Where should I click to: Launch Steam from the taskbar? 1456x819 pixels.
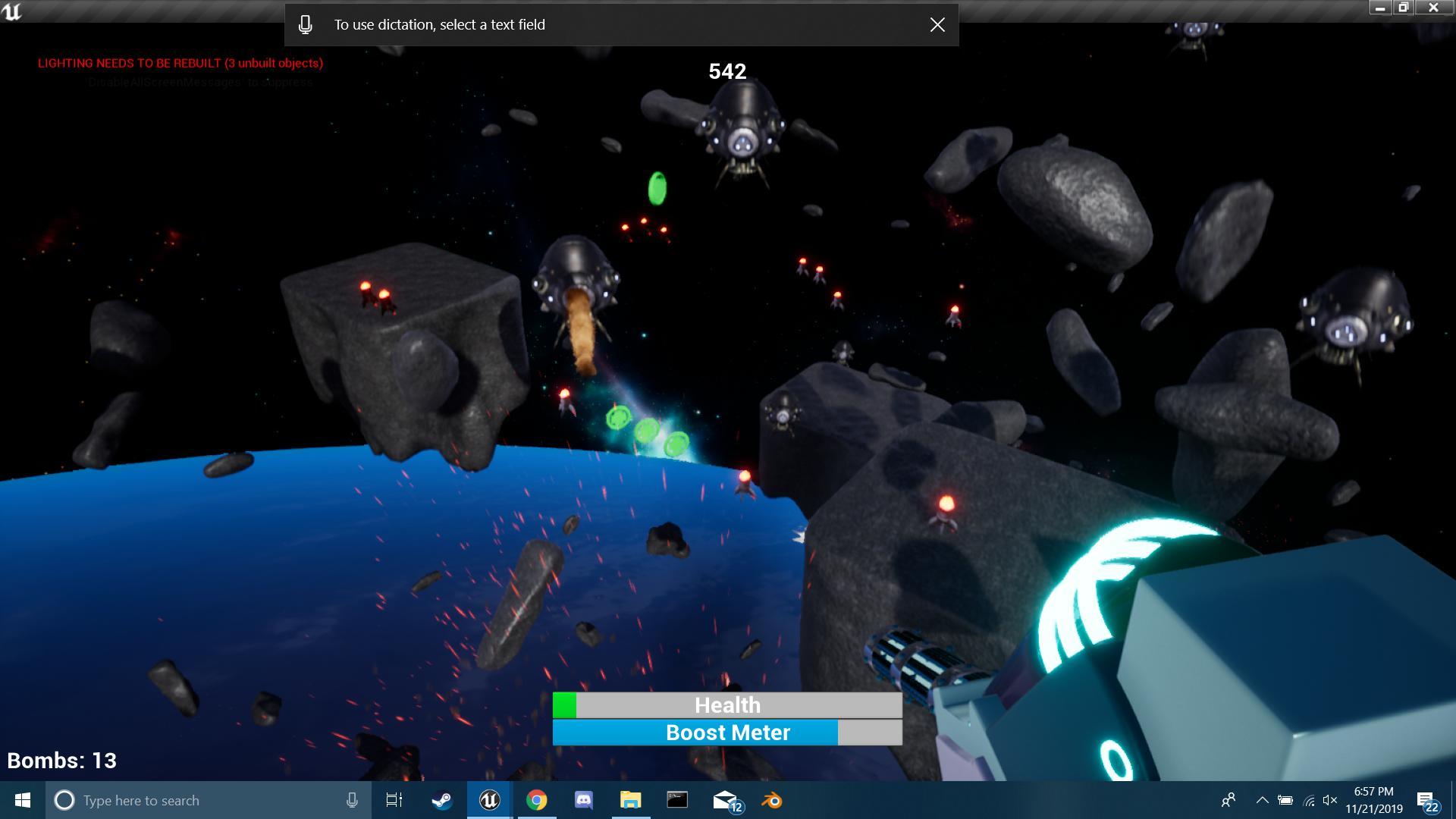441,800
